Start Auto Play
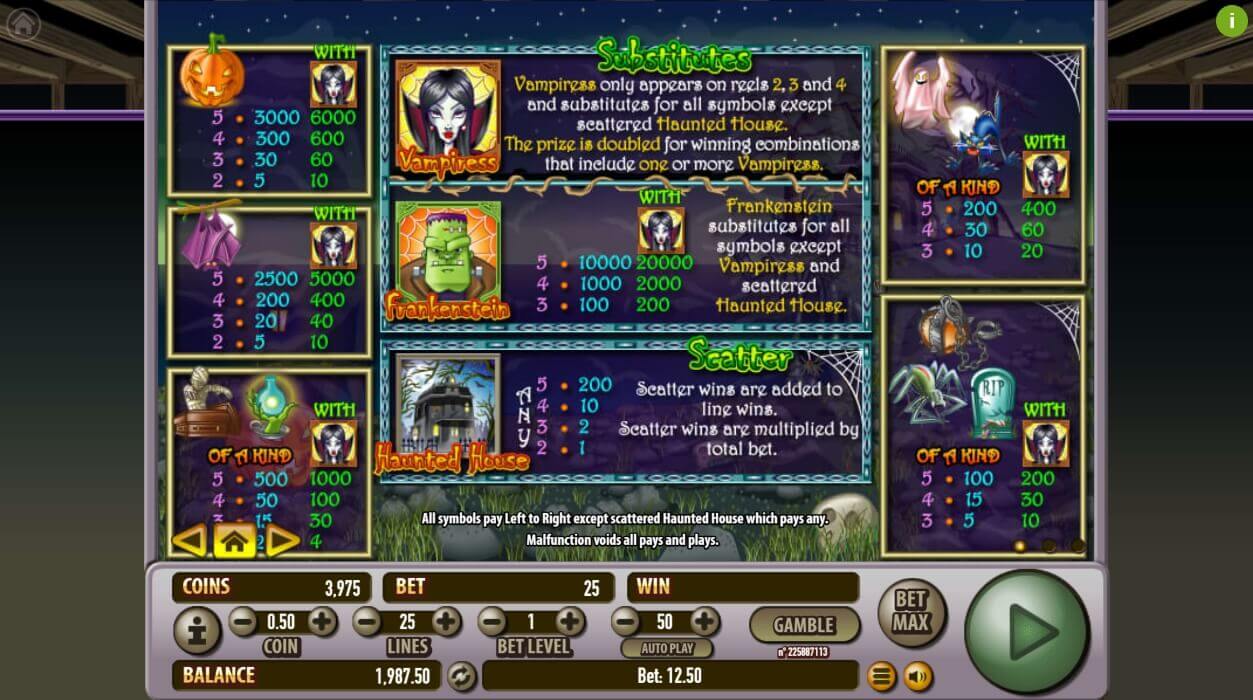 coord(664,648)
